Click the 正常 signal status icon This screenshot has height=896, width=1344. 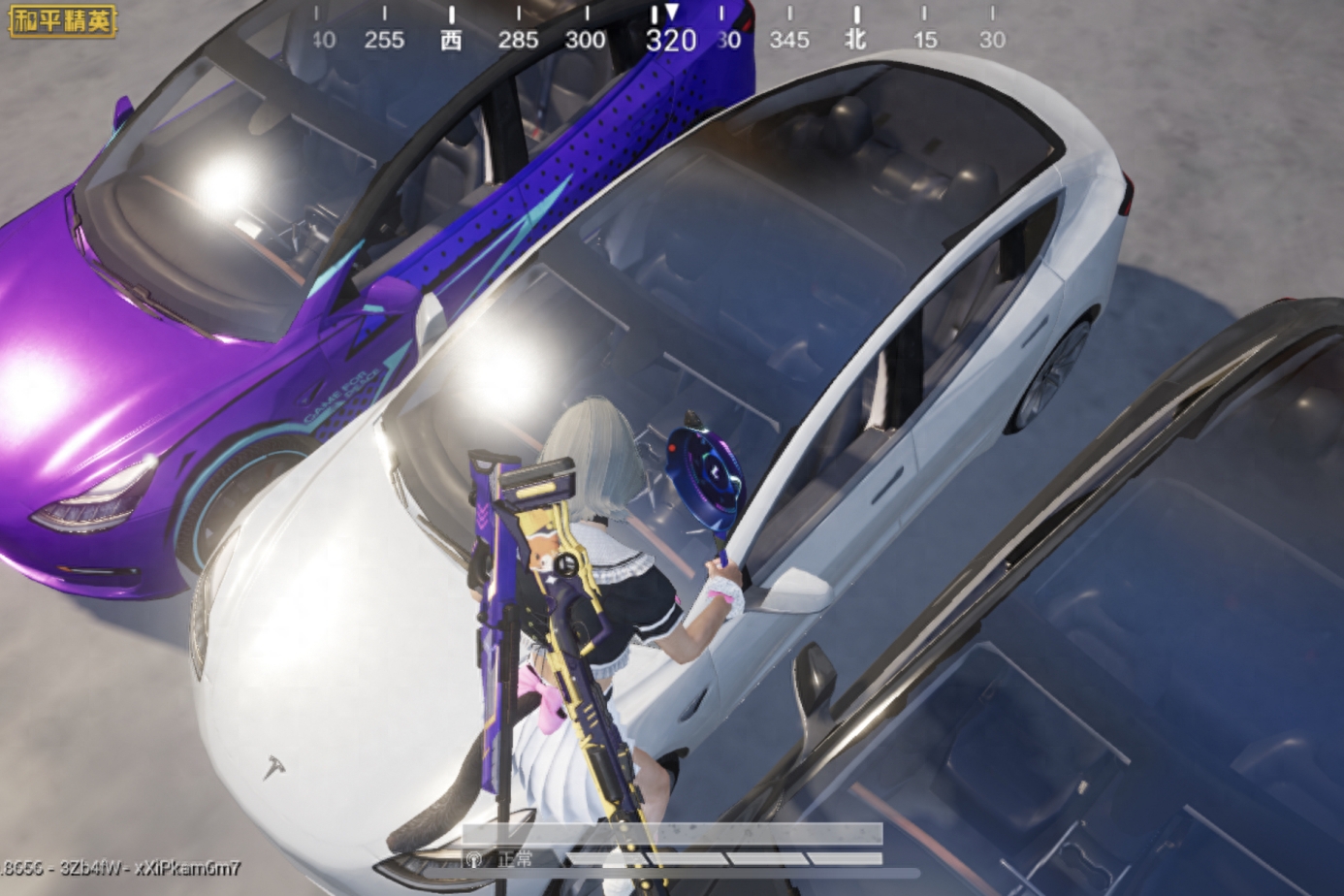tap(475, 859)
